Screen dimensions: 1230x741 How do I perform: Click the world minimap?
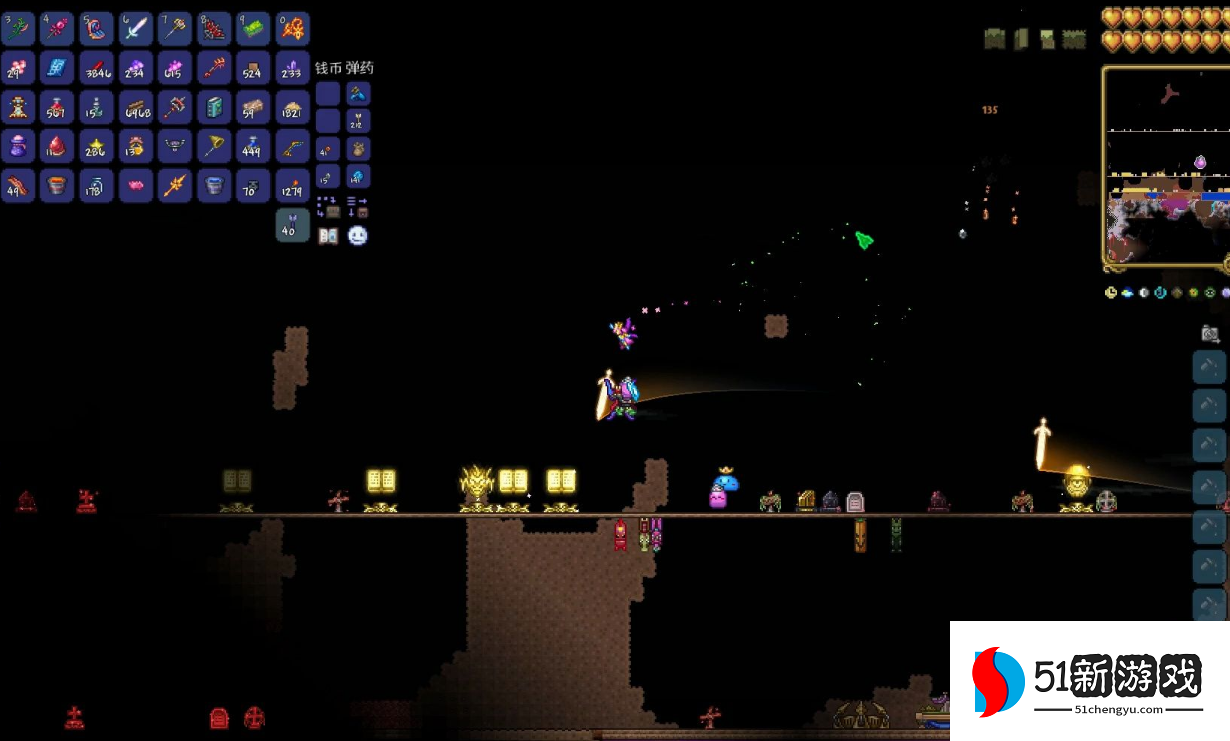pyautogui.click(x=1167, y=167)
